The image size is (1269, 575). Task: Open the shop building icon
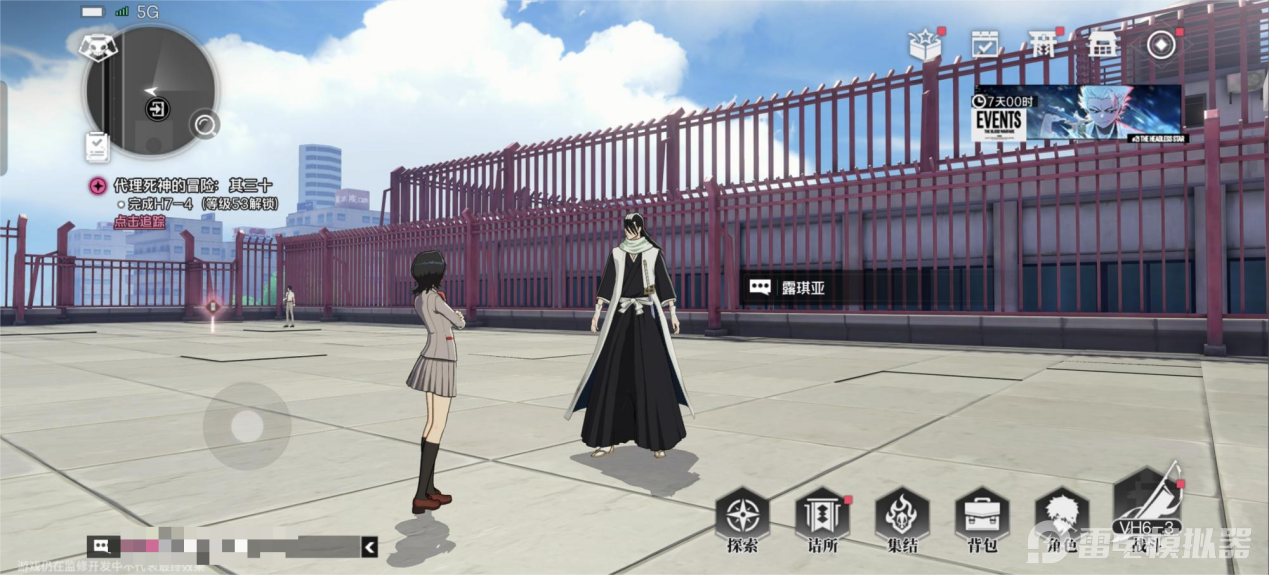tap(1101, 44)
